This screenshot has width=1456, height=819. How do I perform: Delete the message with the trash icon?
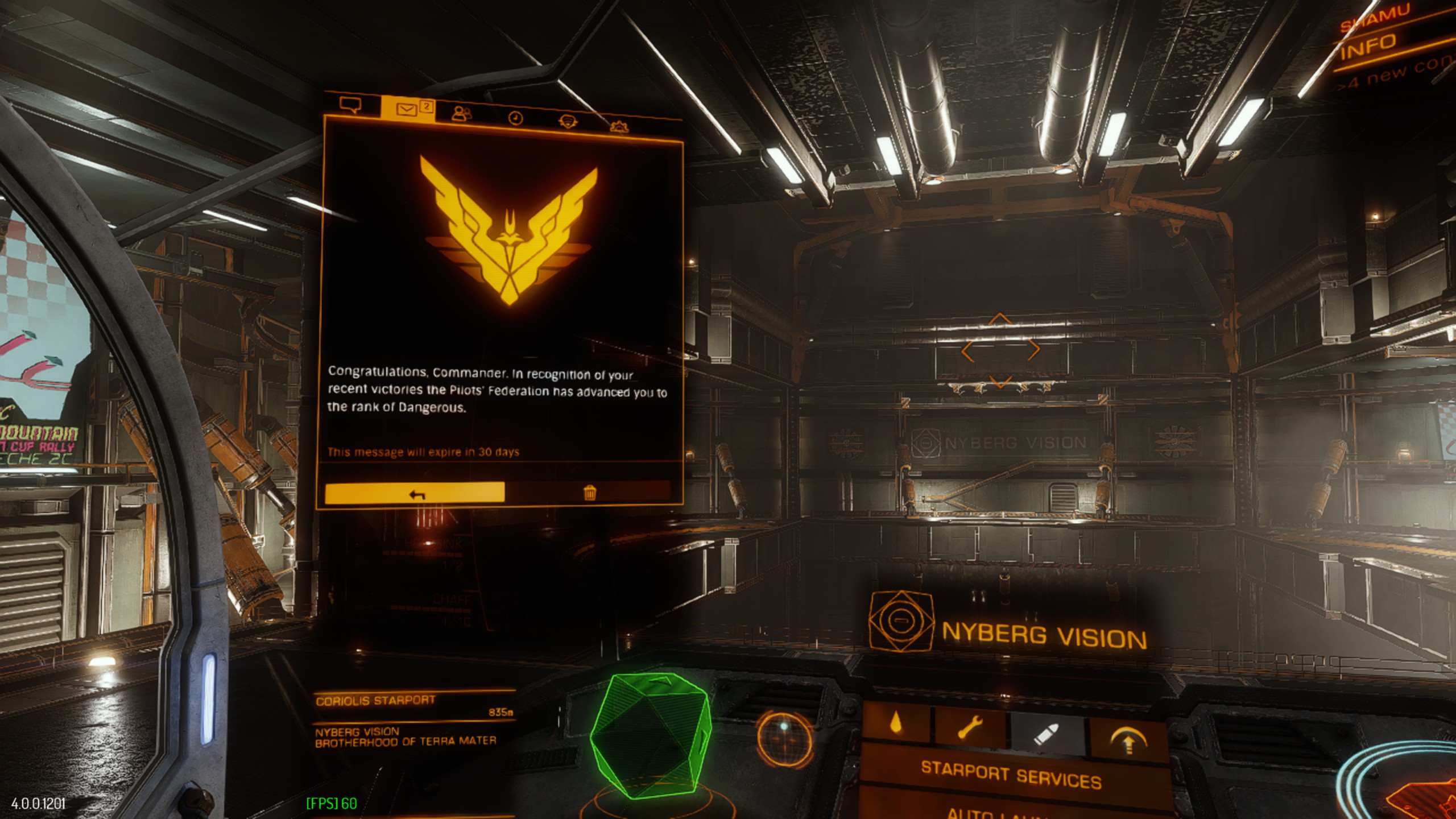click(x=590, y=493)
